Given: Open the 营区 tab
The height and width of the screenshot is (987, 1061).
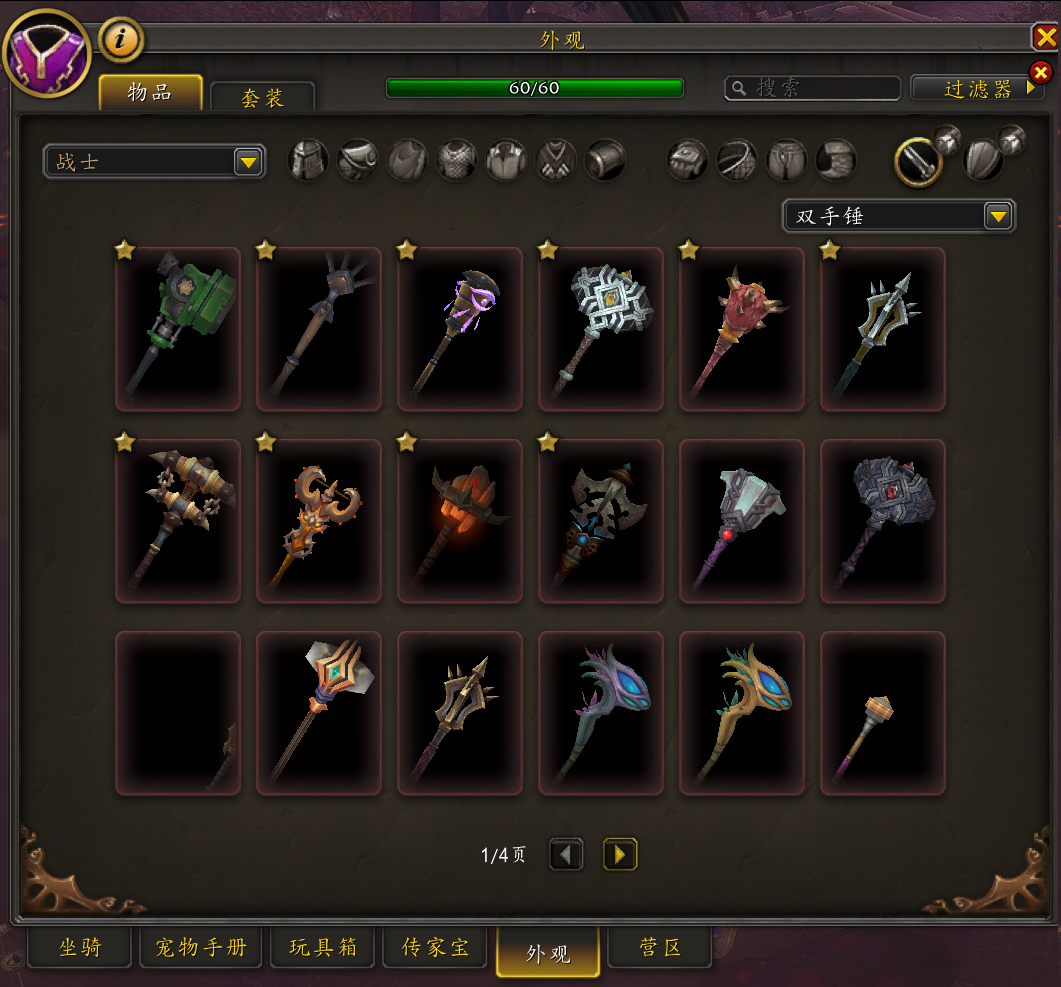Looking at the screenshot, I should click(x=660, y=947).
